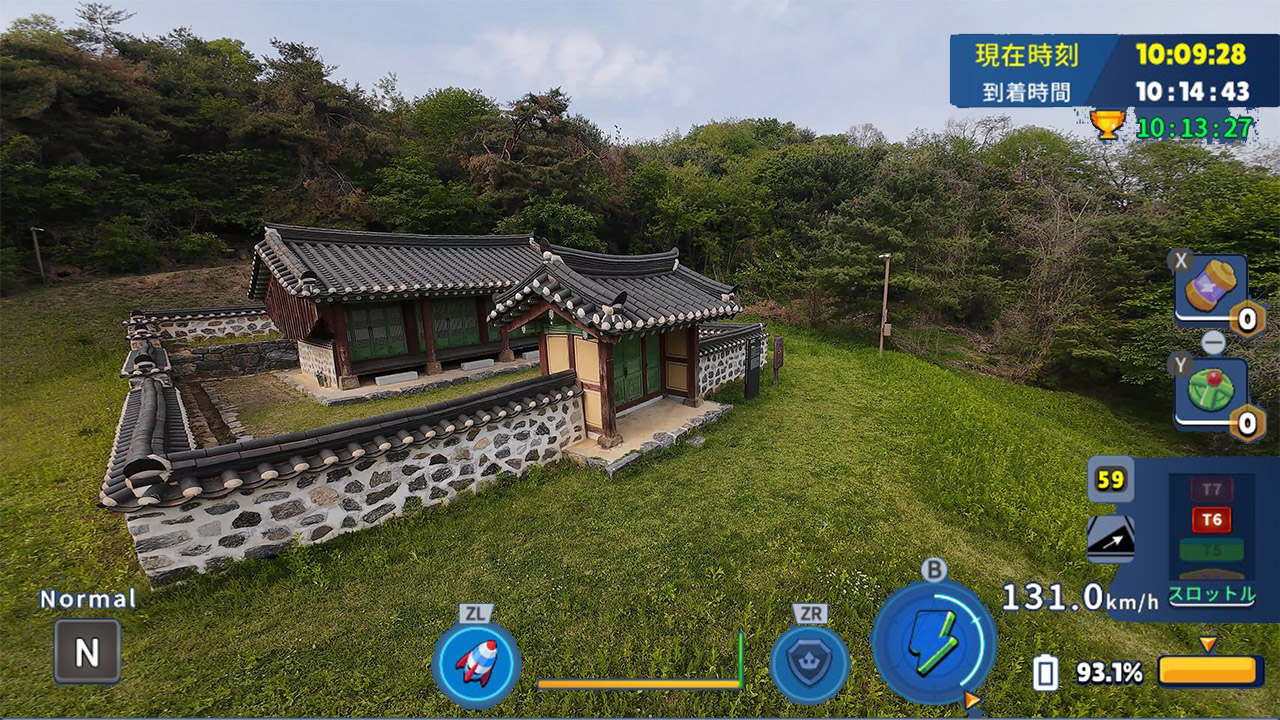Trigger the lightning bolt power button
This screenshot has width=1280, height=720.
(933, 641)
